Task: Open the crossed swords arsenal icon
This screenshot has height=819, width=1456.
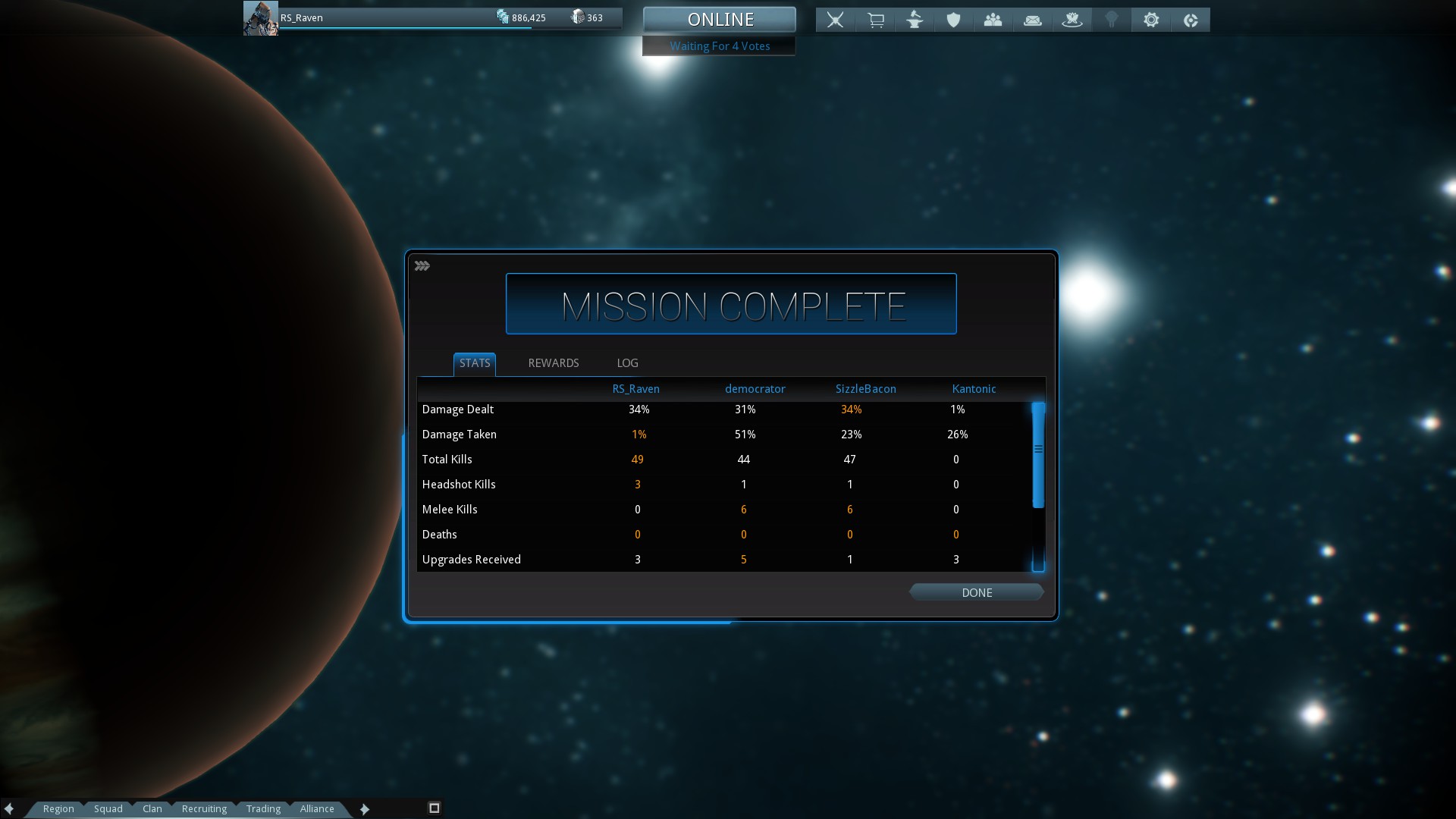Action: pos(835,20)
